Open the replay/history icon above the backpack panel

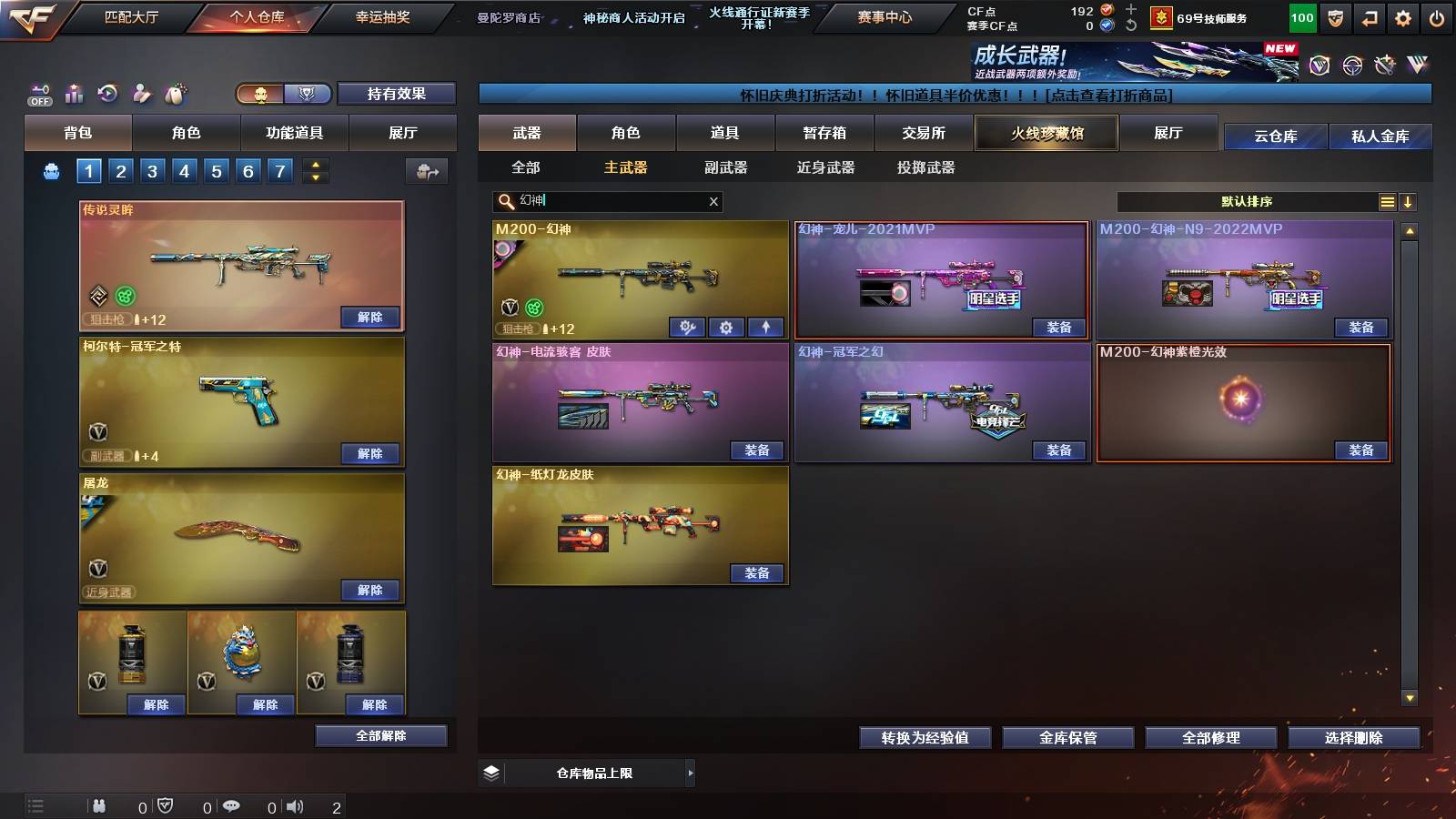[107, 93]
